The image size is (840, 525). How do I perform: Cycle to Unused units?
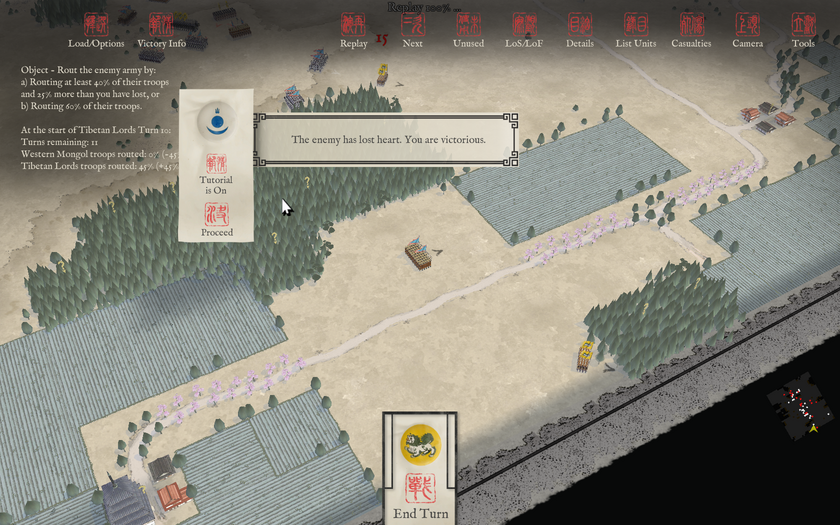pos(468,30)
